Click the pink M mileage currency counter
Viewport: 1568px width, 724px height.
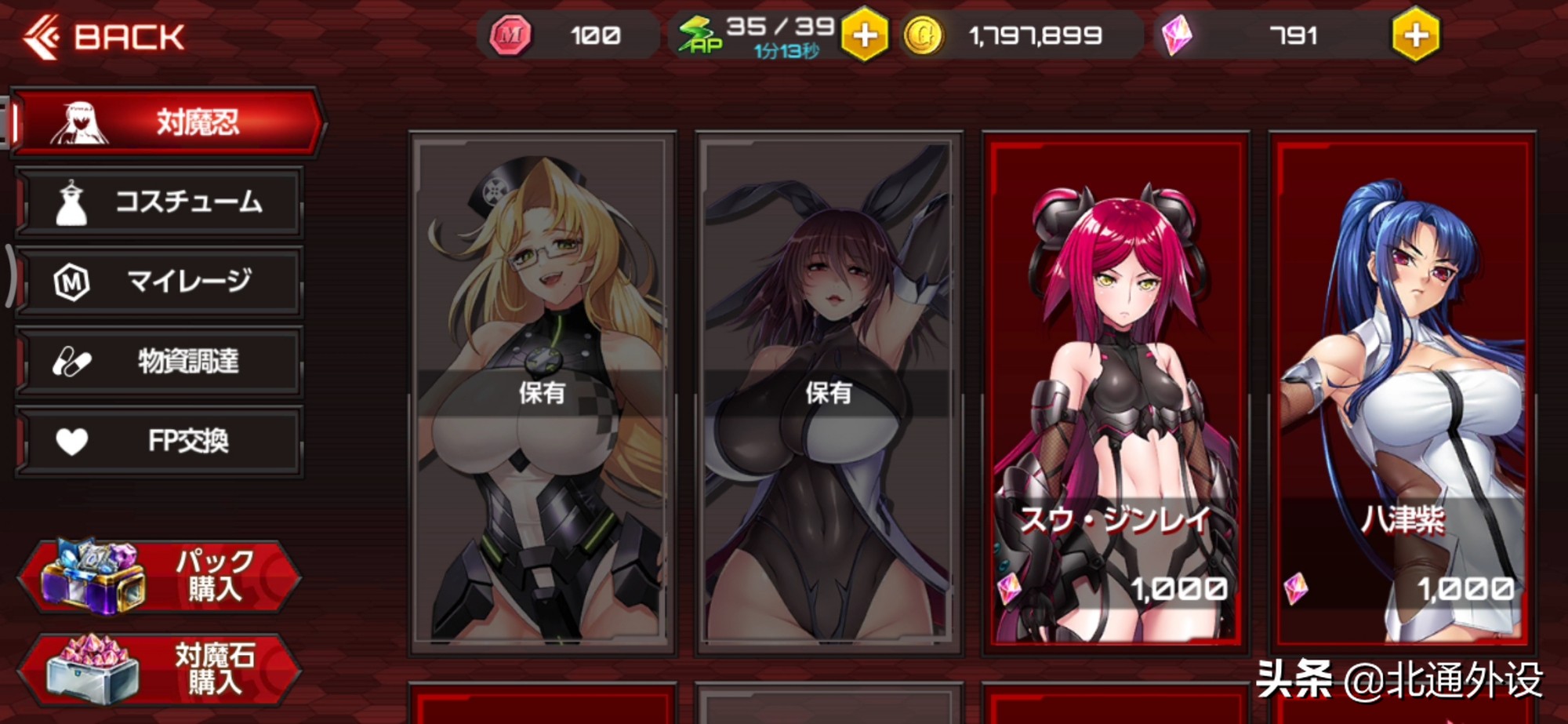pos(549,34)
